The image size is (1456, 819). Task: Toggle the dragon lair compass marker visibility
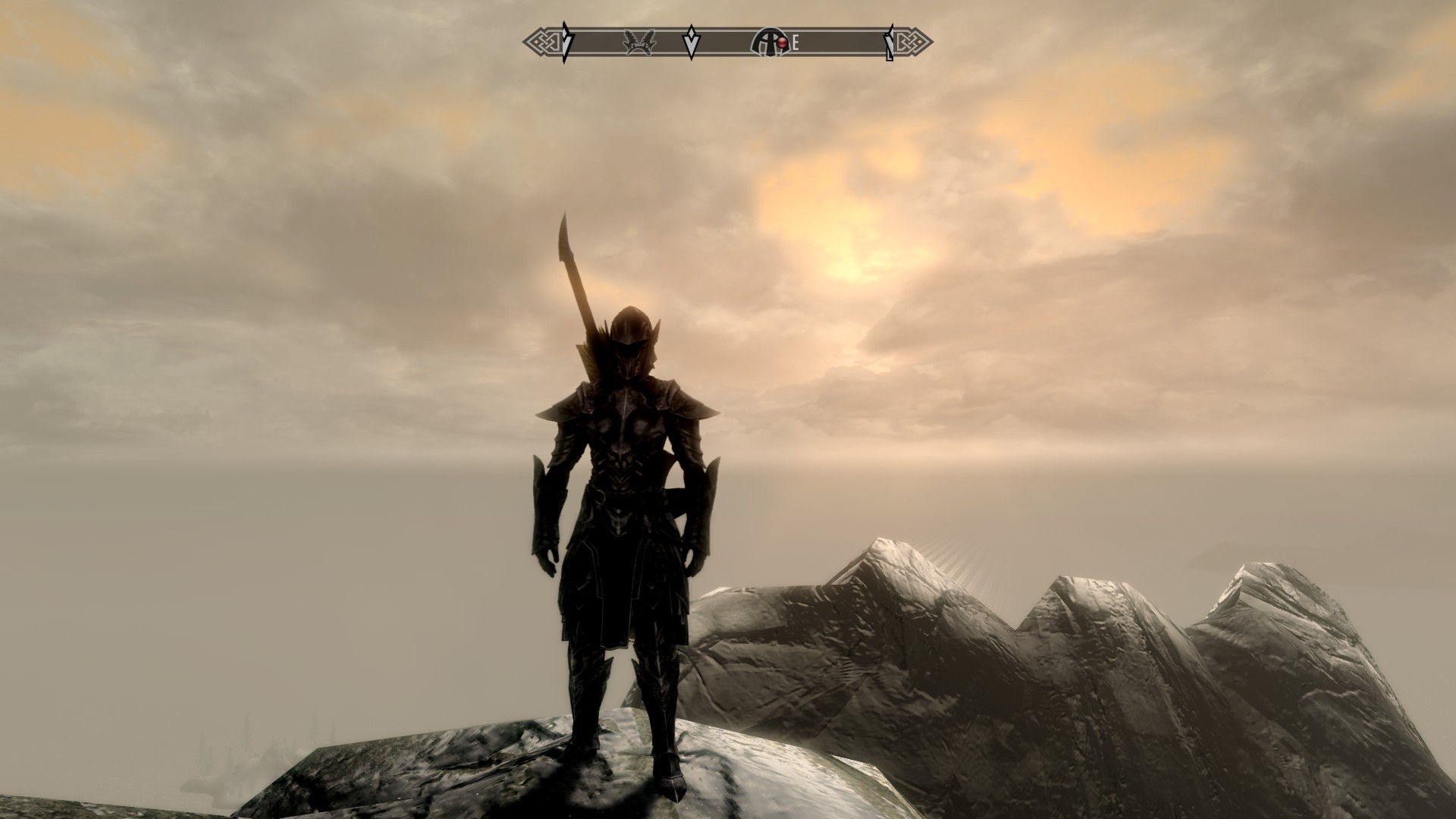(639, 42)
